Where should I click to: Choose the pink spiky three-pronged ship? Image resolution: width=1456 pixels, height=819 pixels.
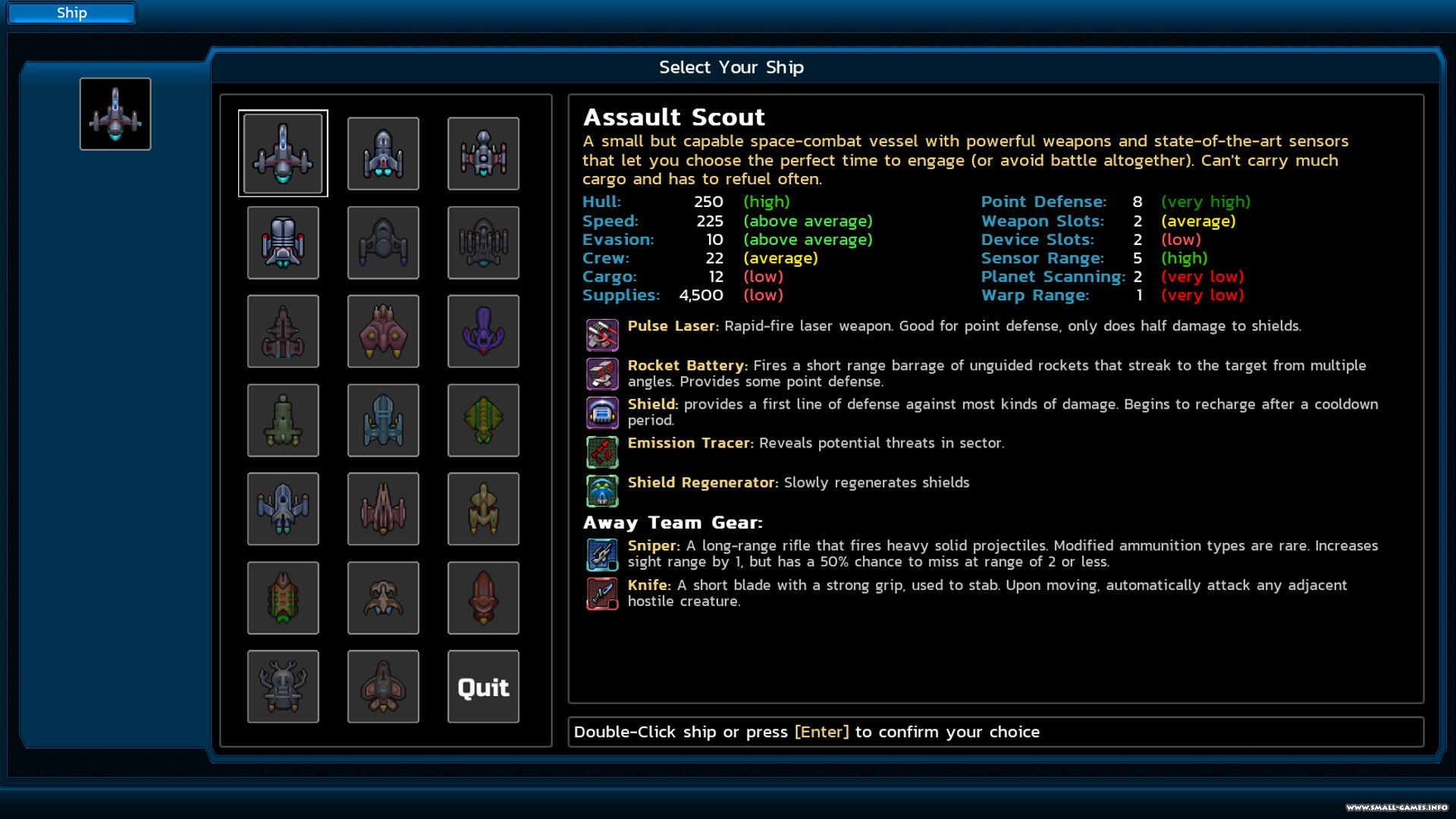point(383,509)
